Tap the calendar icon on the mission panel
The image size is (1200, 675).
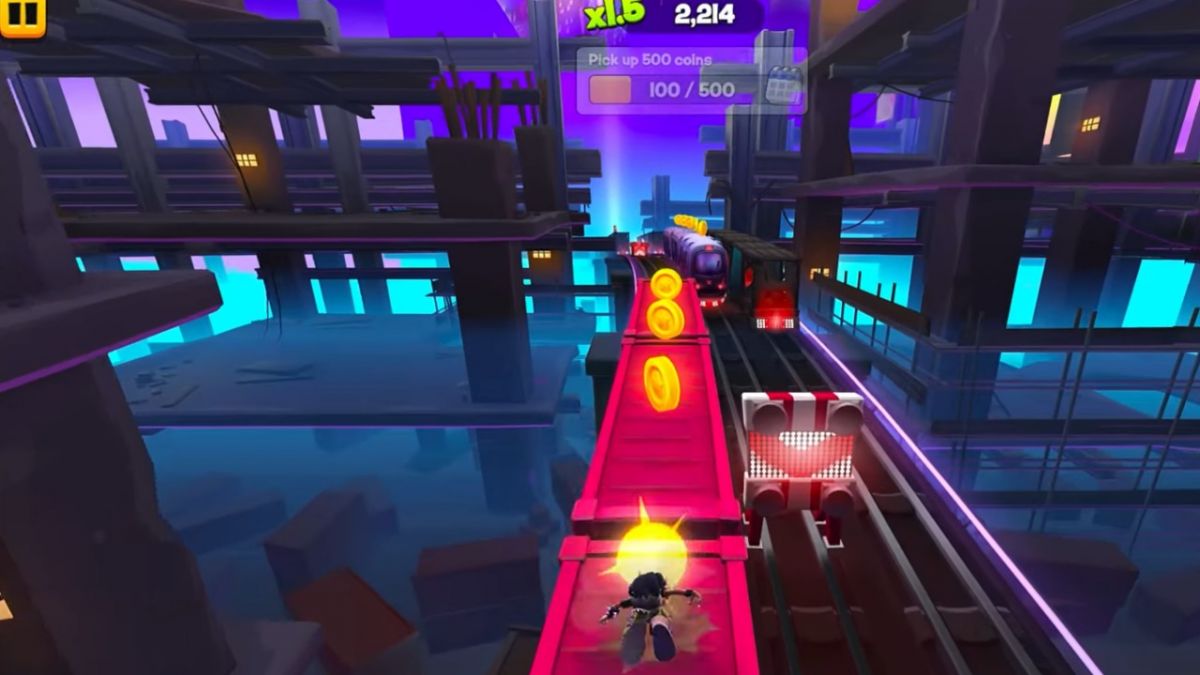[783, 84]
